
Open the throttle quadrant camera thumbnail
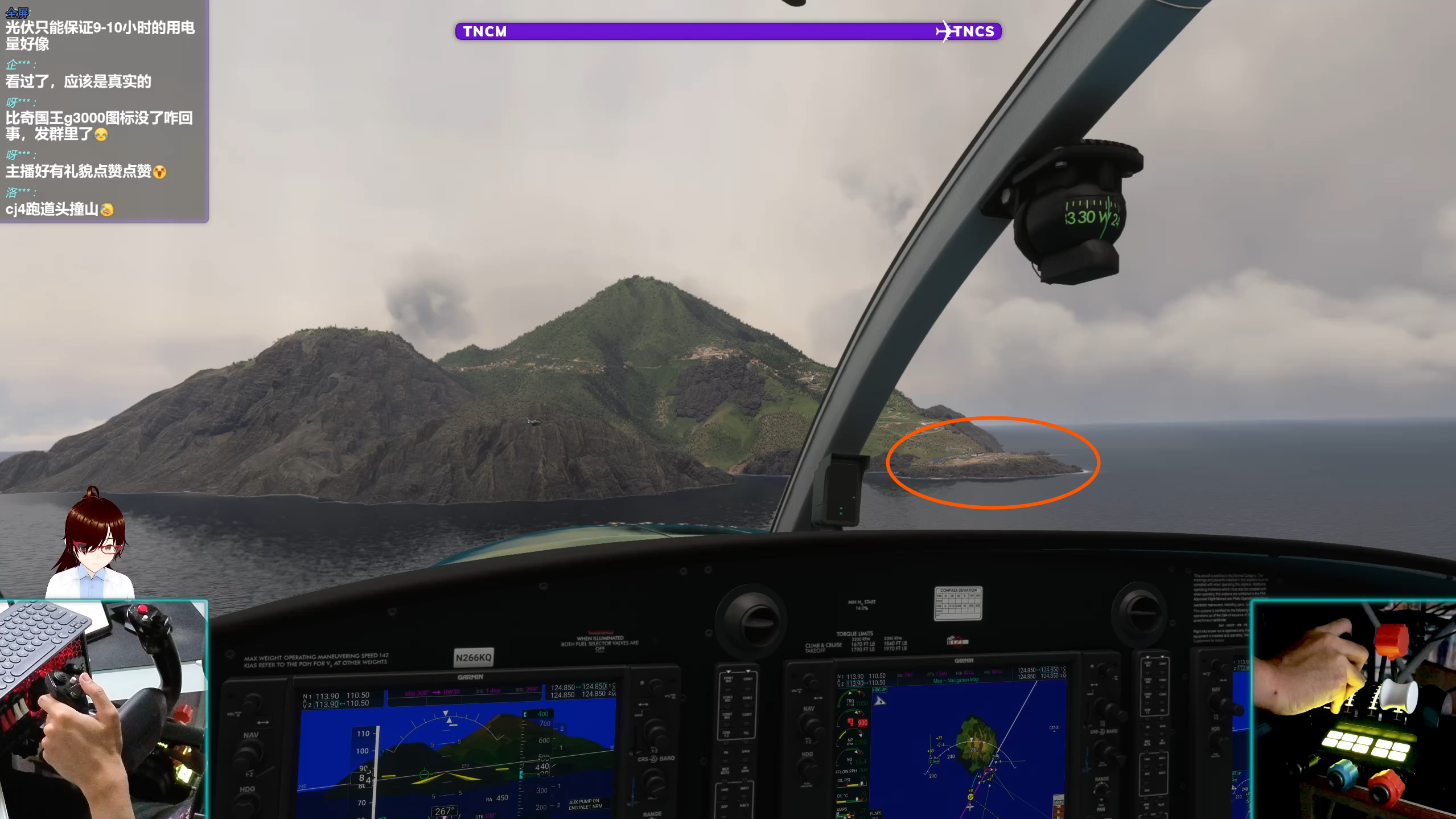pyautogui.click(x=1353, y=710)
